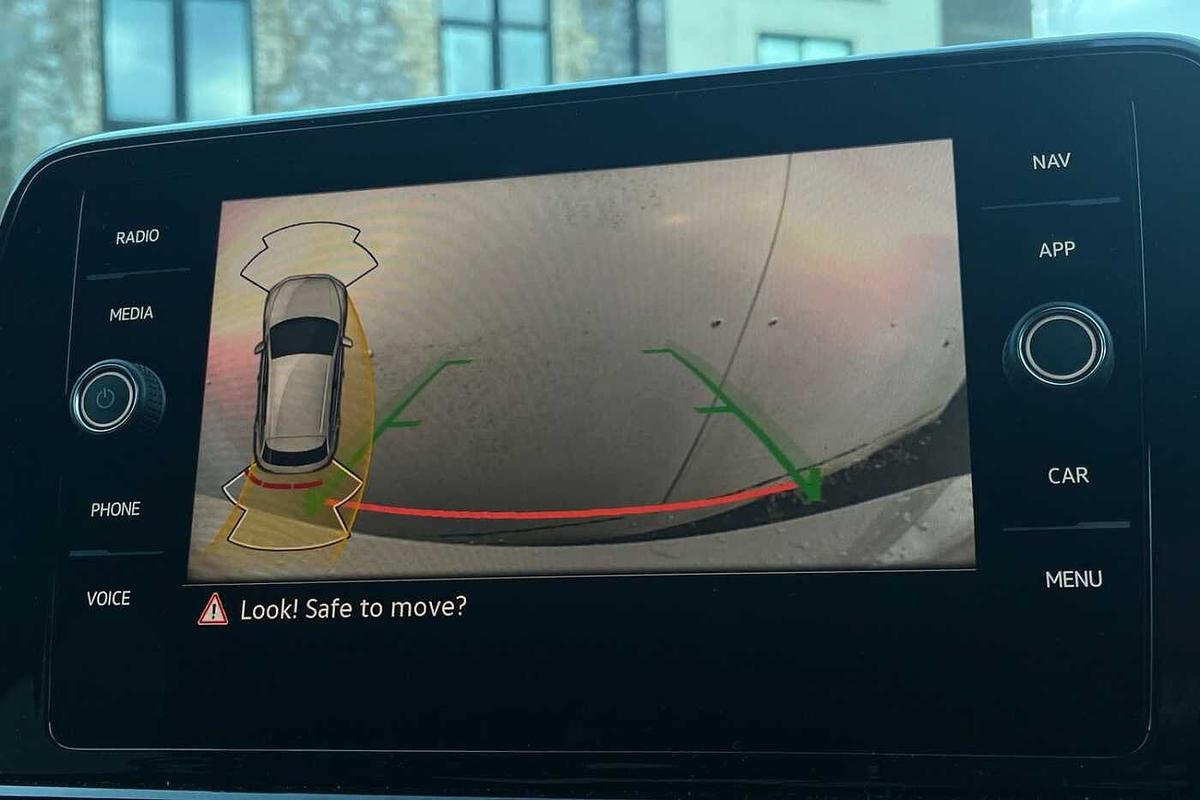The image size is (1200, 800).
Task: Open the PHONE screen
Action: [x=115, y=510]
